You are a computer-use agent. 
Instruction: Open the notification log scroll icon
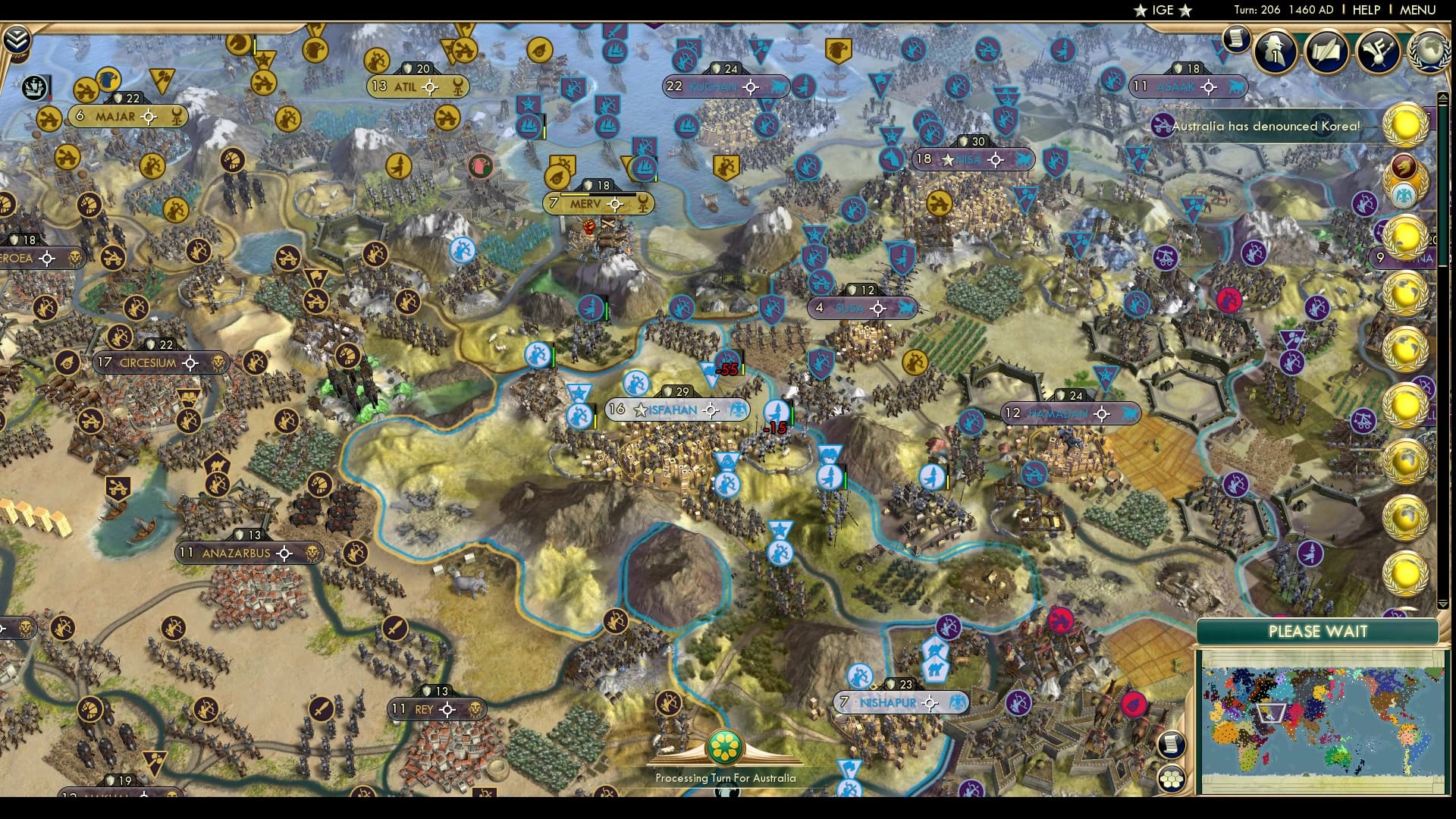(x=1235, y=38)
